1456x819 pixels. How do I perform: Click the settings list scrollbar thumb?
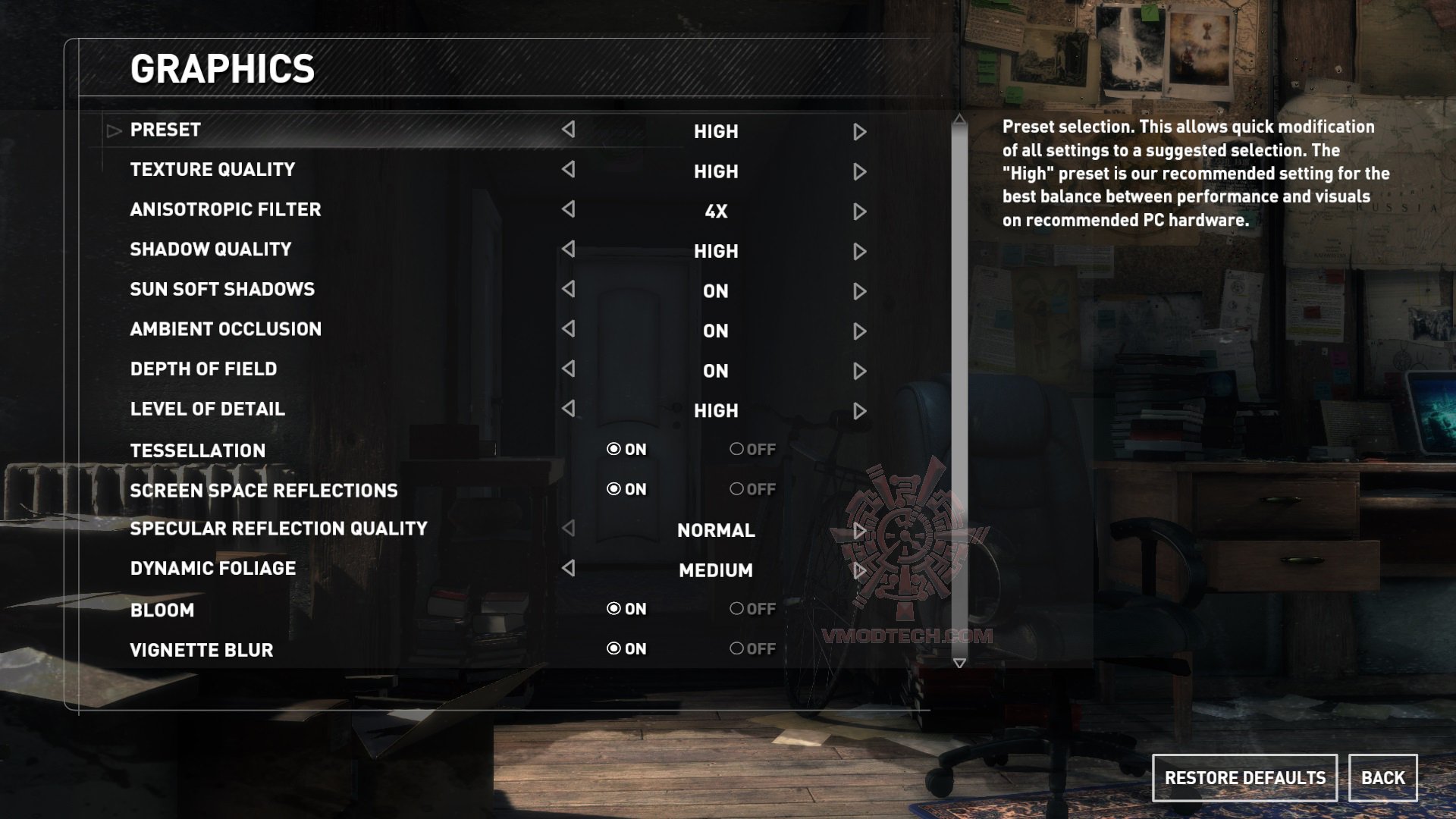[959, 379]
